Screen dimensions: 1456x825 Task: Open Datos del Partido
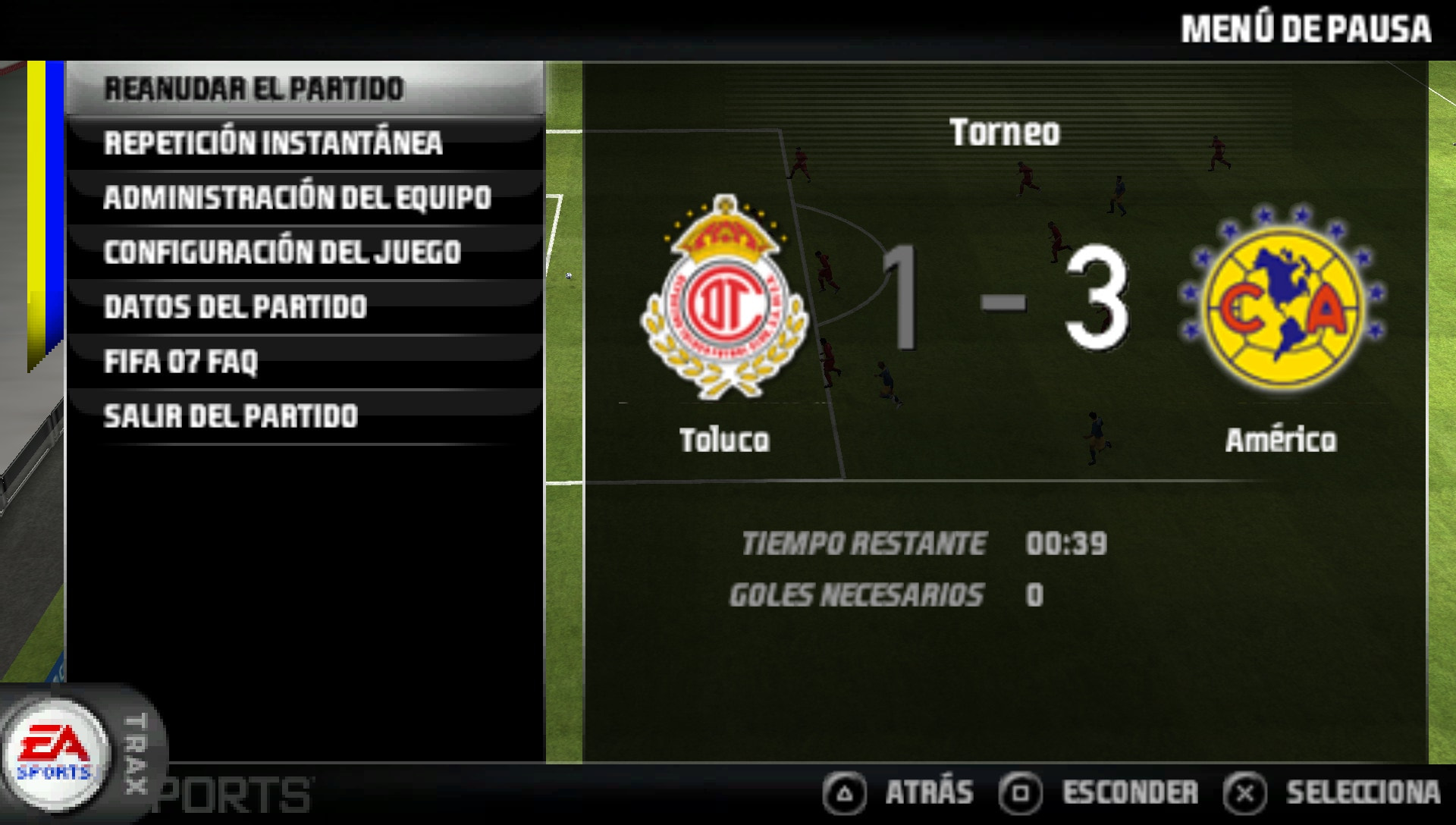coord(235,306)
